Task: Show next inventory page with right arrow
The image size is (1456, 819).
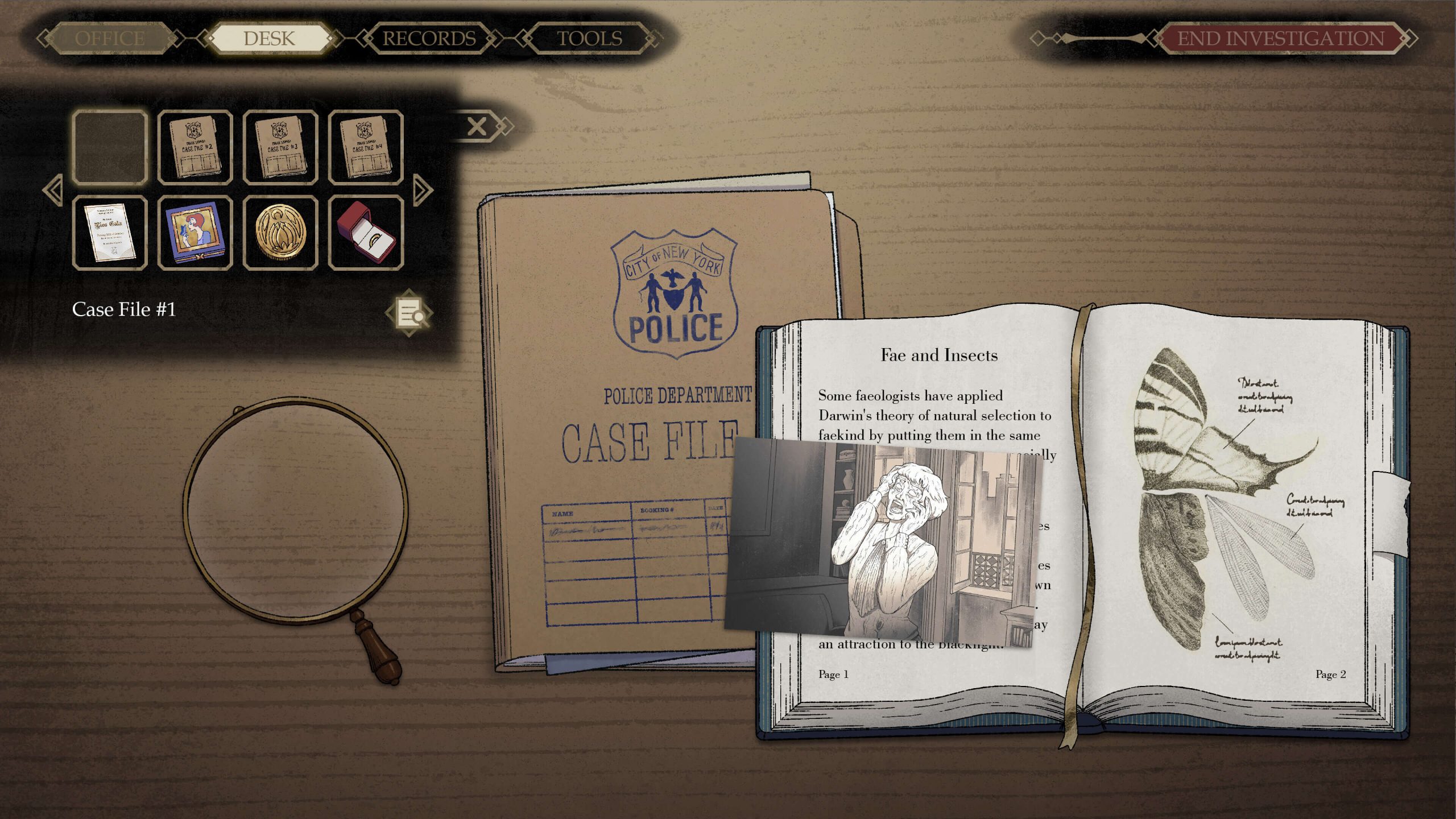Action: tap(423, 190)
